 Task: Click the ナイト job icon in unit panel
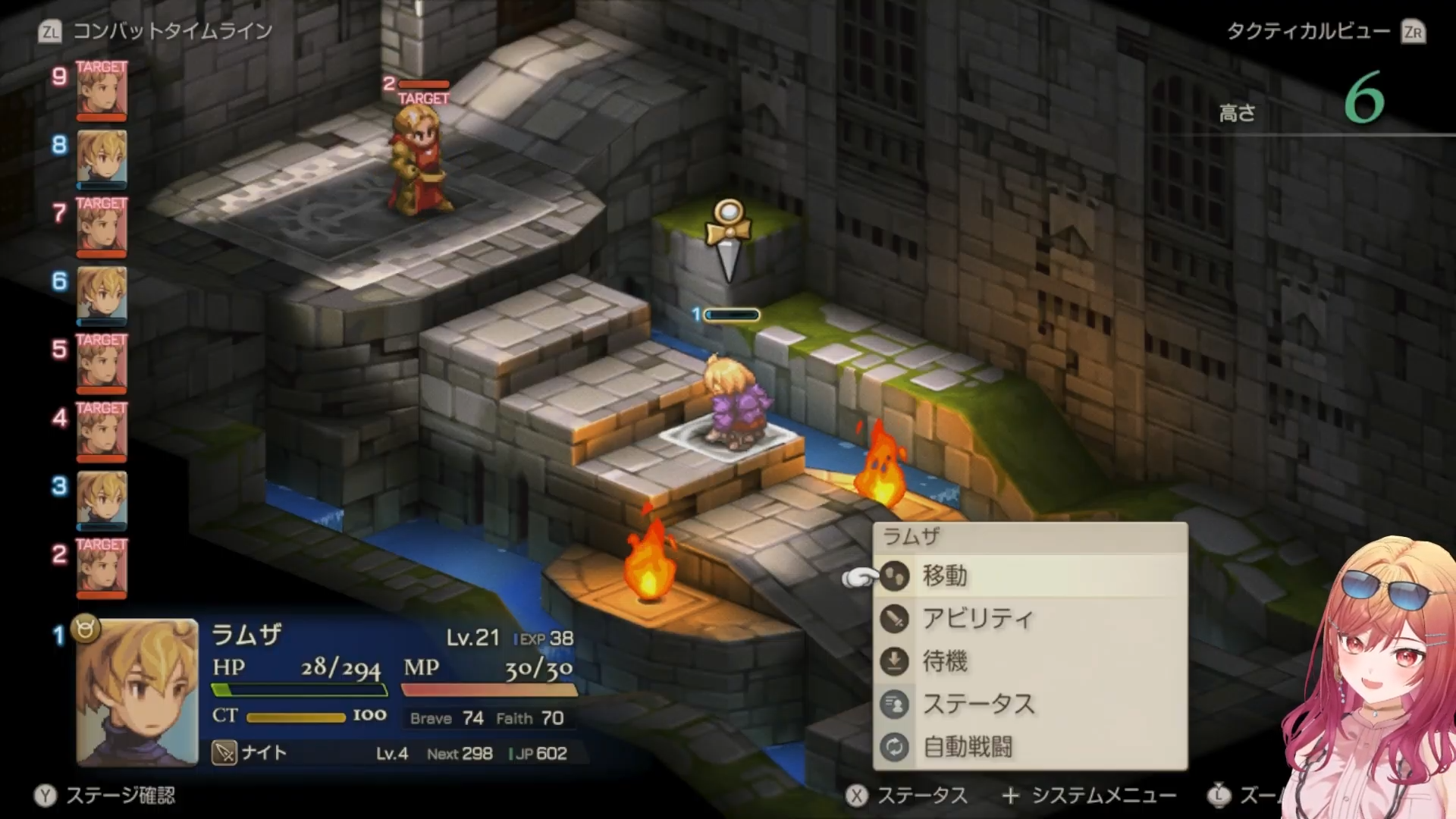coord(224,753)
